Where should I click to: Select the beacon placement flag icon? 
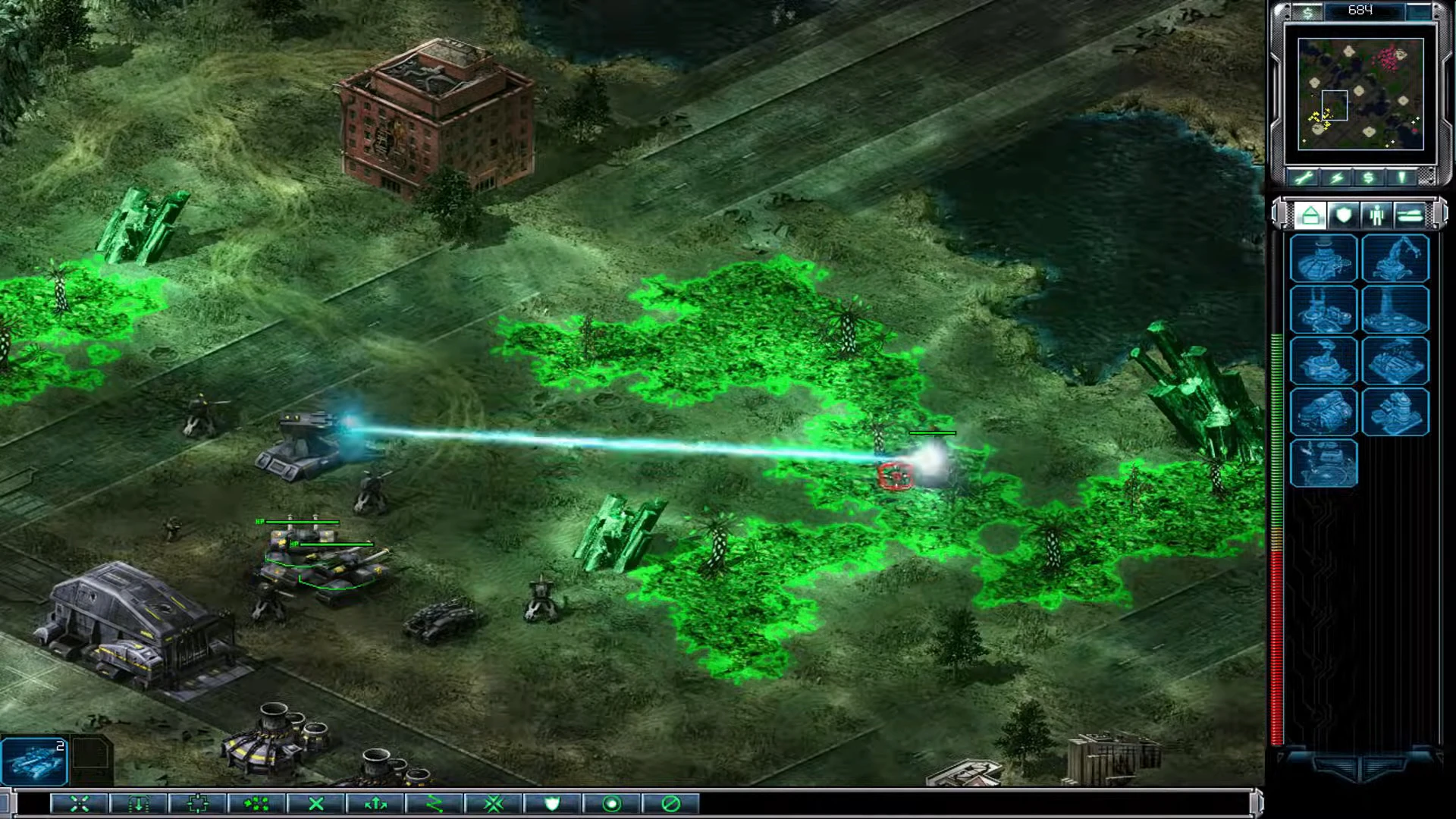1401,177
